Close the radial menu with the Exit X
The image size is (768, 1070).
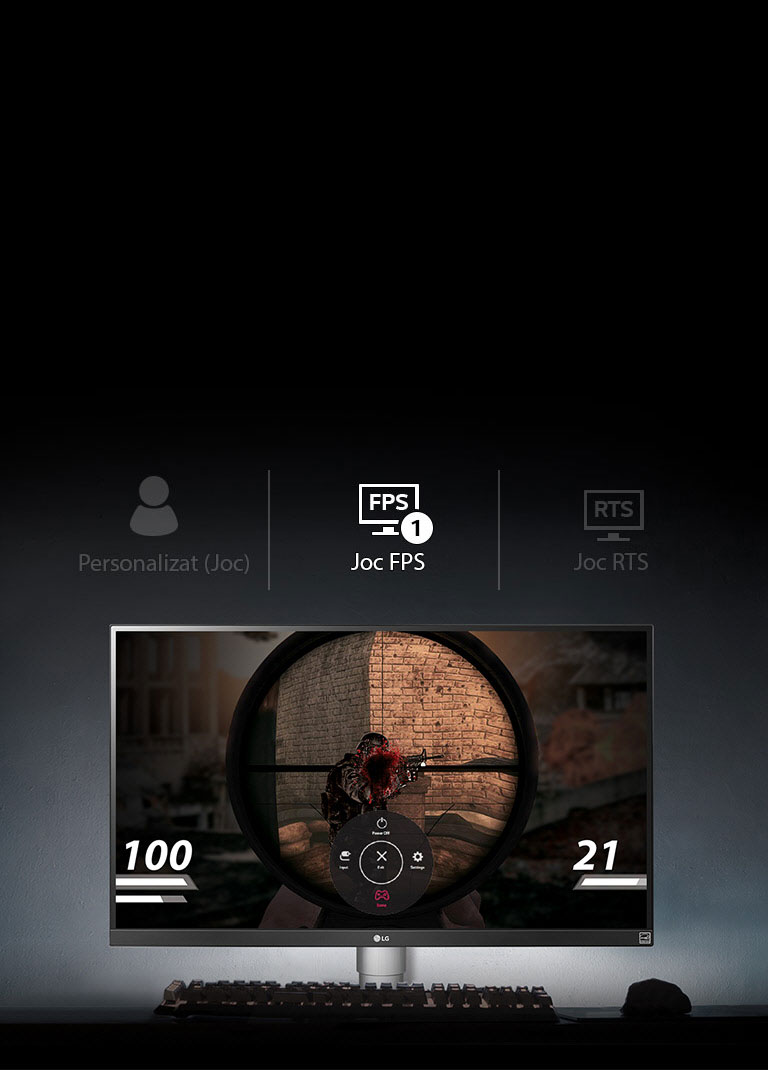[381, 858]
